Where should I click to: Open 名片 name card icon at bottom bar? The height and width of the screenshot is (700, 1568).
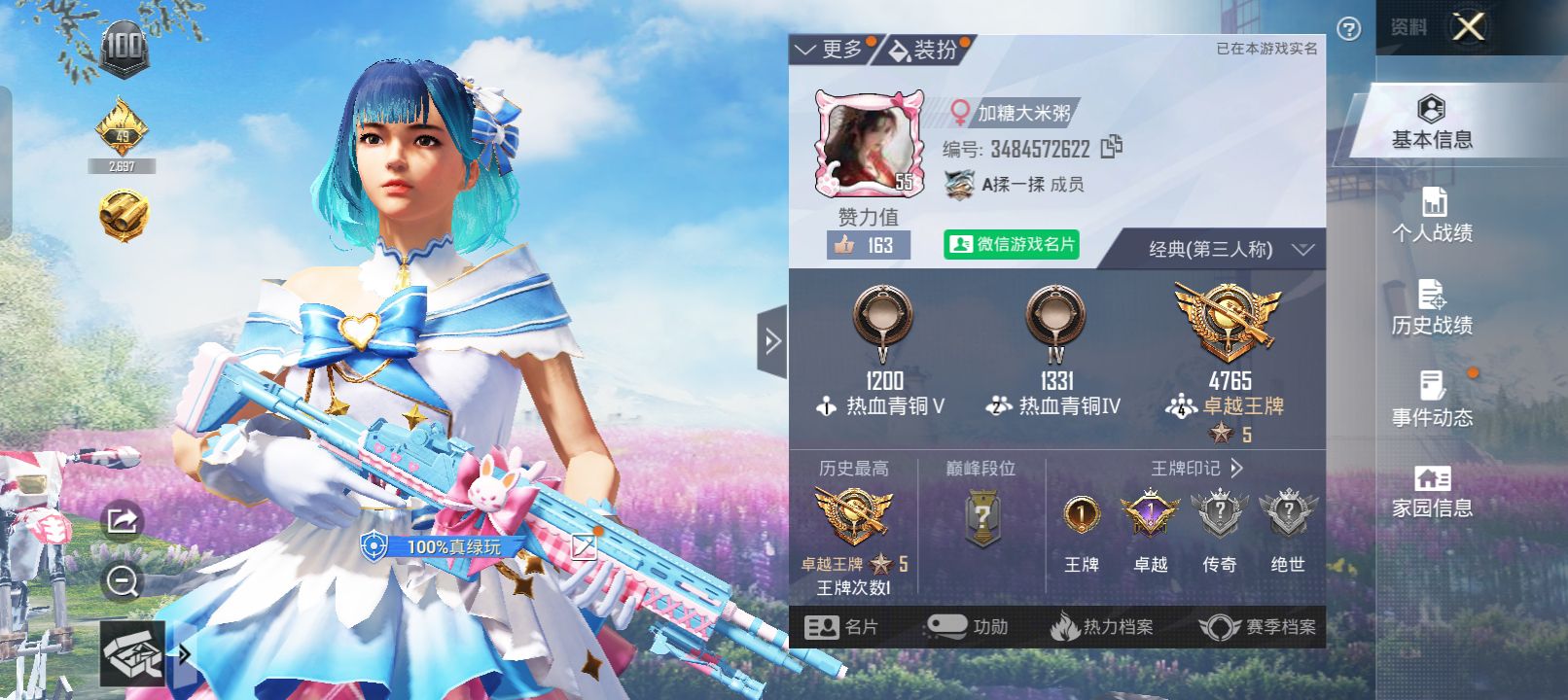click(845, 627)
